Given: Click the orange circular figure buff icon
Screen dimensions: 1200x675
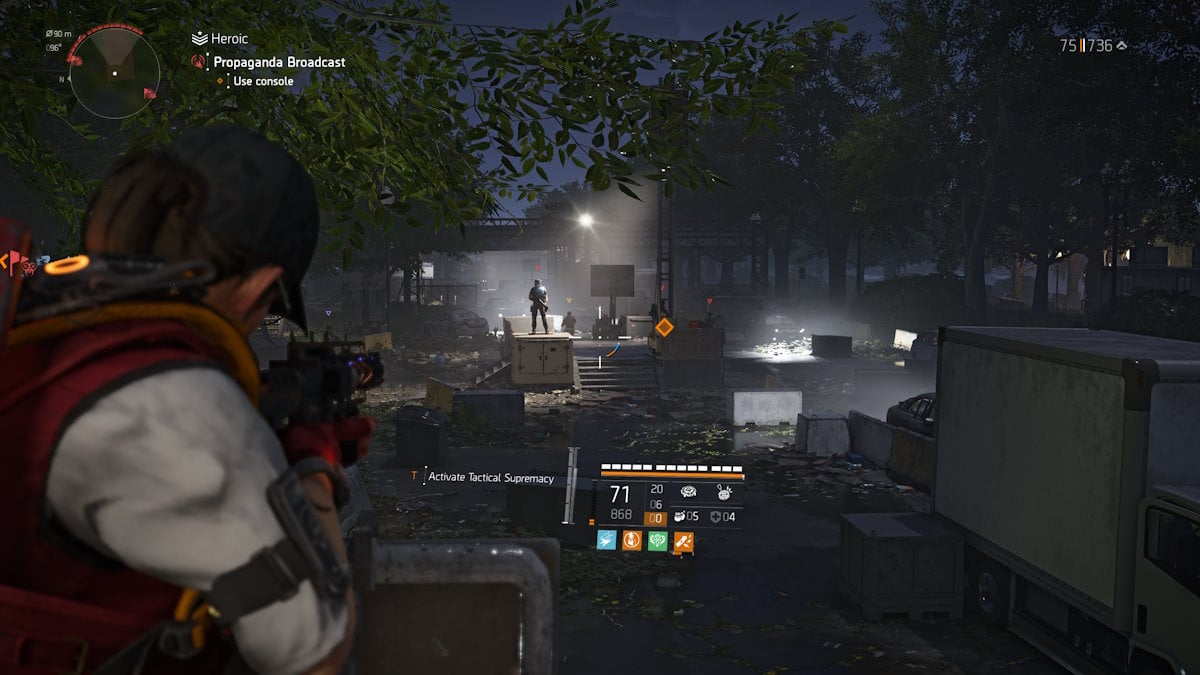Looking at the screenshot, I should [632, 541].
